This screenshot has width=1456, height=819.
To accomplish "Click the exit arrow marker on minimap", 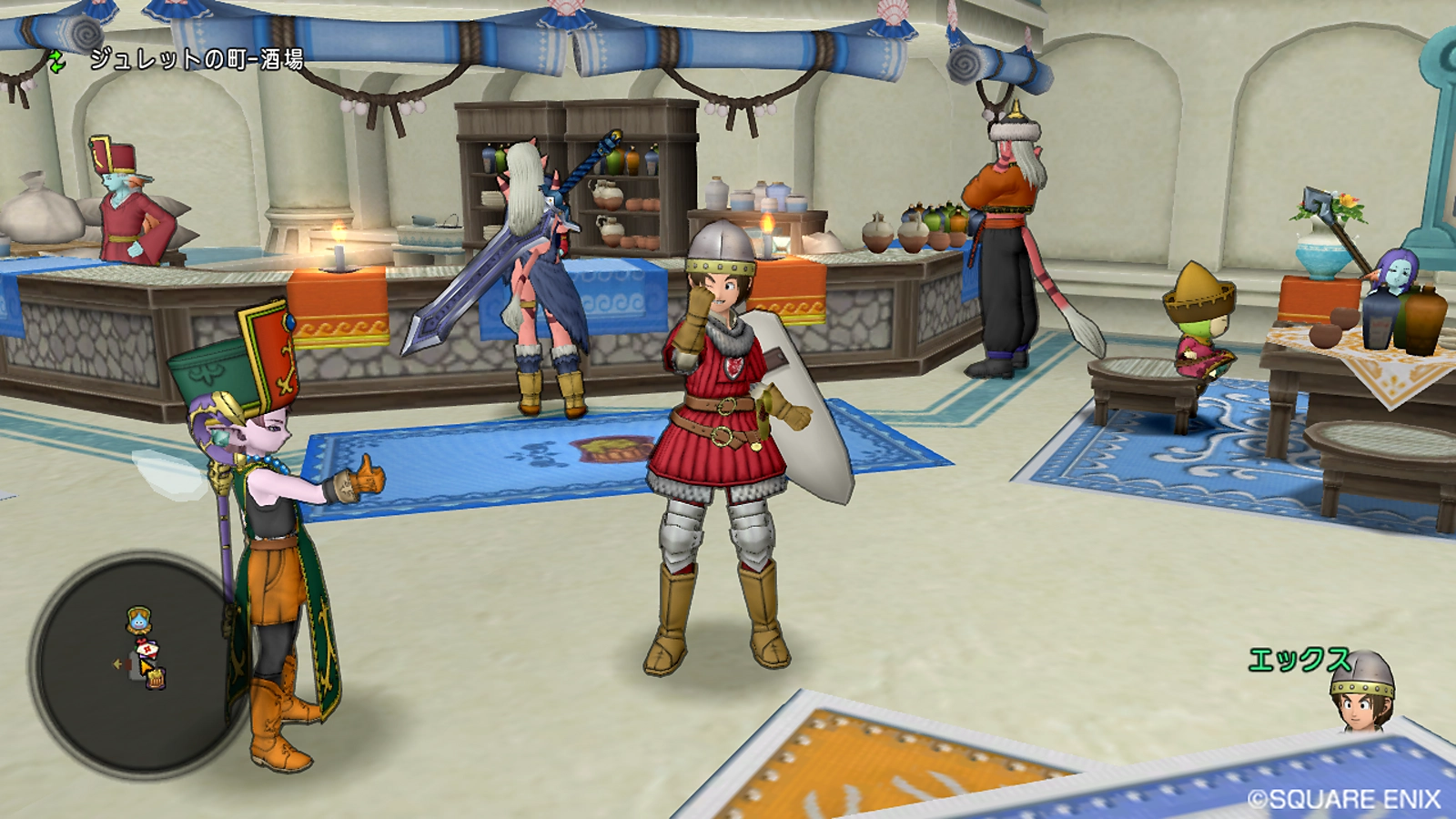I will click(117, 664).
